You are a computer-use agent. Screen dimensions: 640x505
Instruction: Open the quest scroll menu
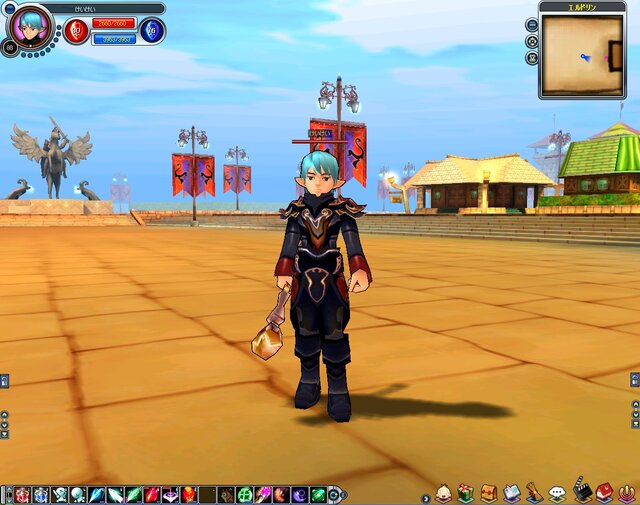coord(534,493)
